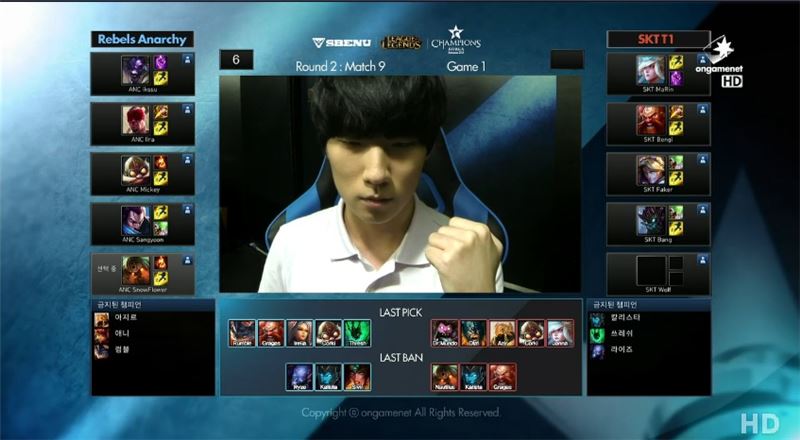
Task: Click the SKT T1 team header
Action: pyautogui.click(x=658, y=39)
